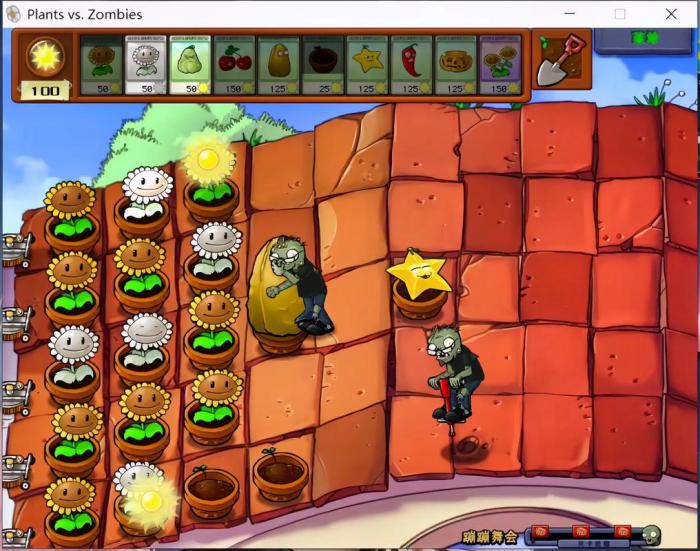Choose the Pumpkin seed packet
The image size is (700, 551).
point(455,65)
